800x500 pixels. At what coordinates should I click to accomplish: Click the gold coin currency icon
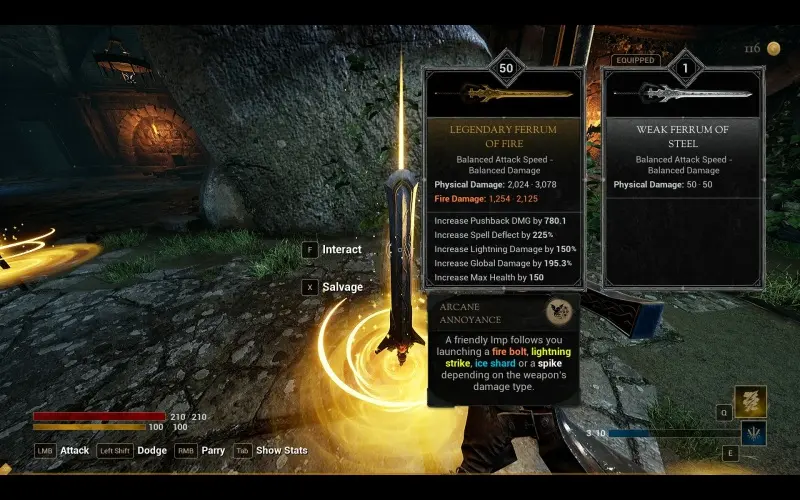click(x=774, y=48)
